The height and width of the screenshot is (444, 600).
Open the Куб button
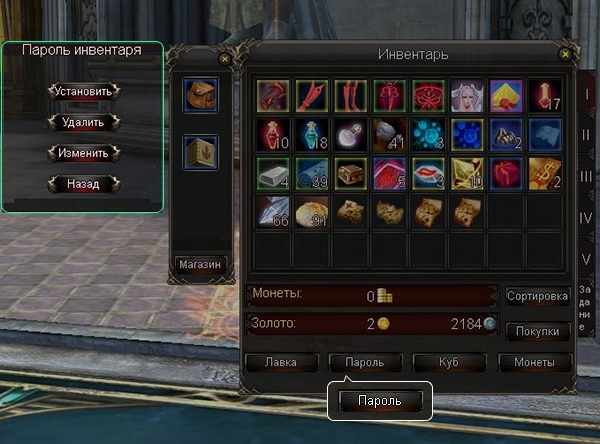click(x=448, y=362)
